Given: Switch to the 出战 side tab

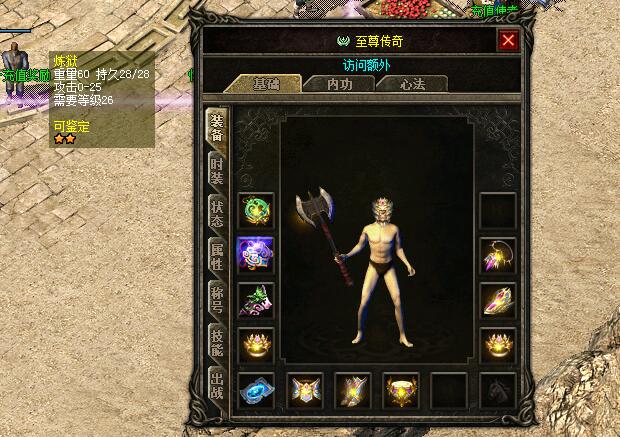Looking at the screenshot, I should (x=217, y=385).
